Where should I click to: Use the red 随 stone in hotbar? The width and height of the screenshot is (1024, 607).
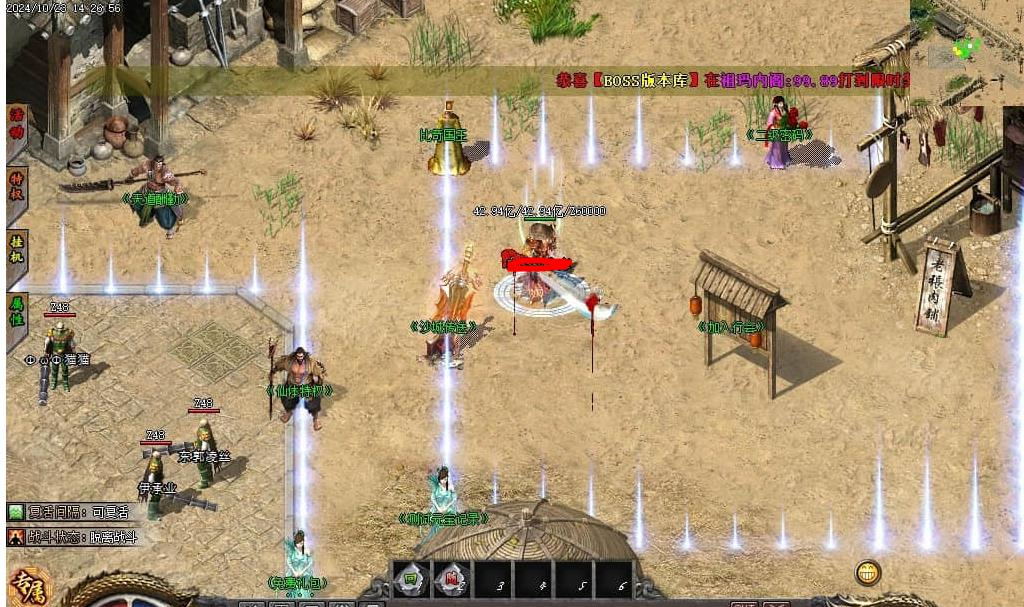(451, 578)
